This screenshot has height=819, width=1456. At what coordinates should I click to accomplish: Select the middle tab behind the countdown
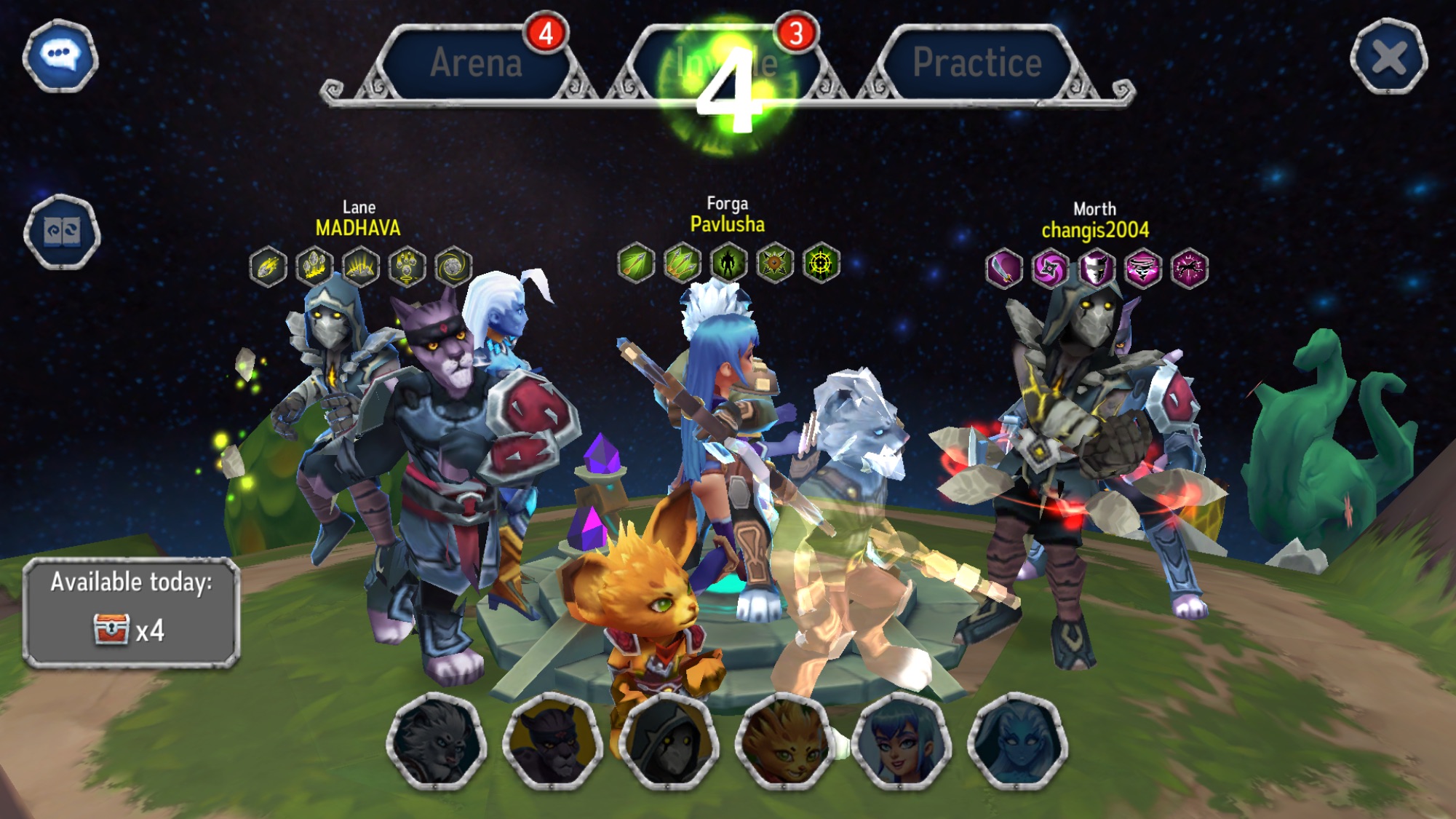728,63
